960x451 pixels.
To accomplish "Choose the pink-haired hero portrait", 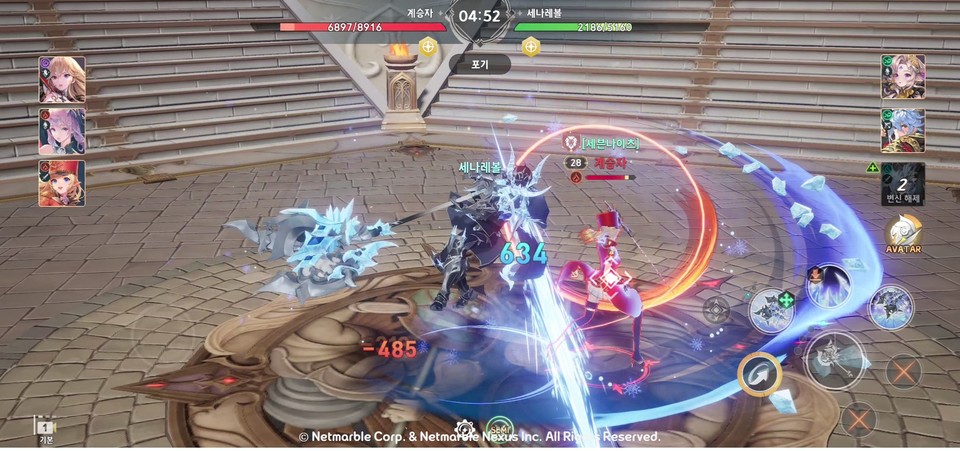I will tap(62, 131).
